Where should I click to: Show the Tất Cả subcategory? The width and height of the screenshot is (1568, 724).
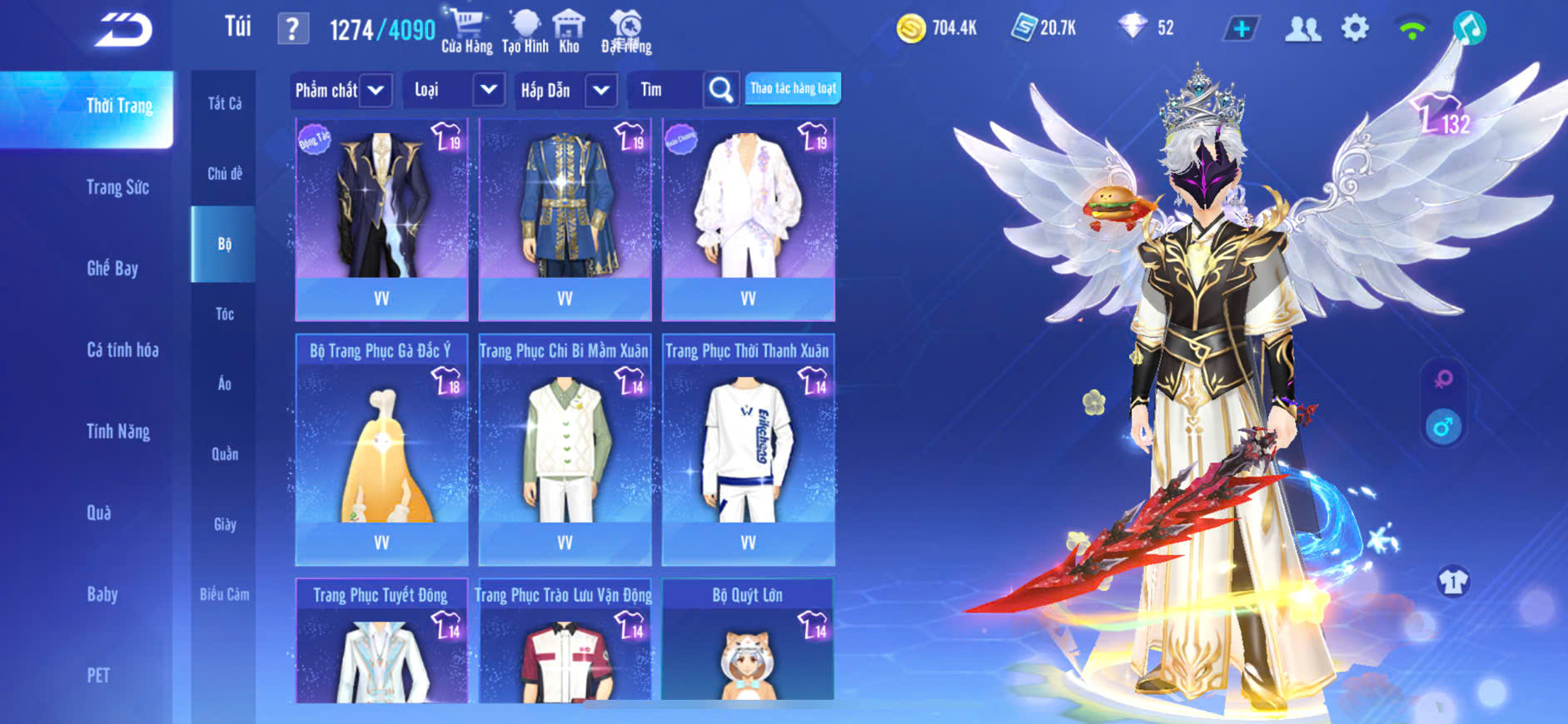coord(224,103)
